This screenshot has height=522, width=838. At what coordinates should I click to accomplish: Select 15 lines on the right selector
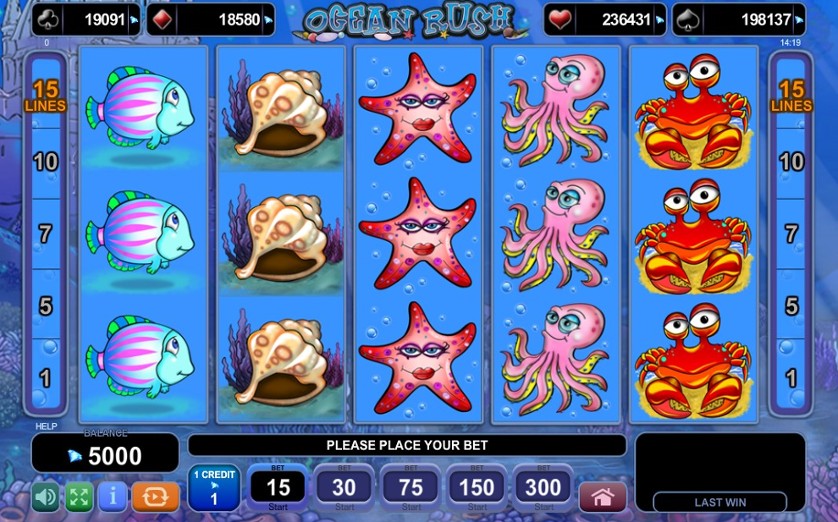(x=791, y=97)
